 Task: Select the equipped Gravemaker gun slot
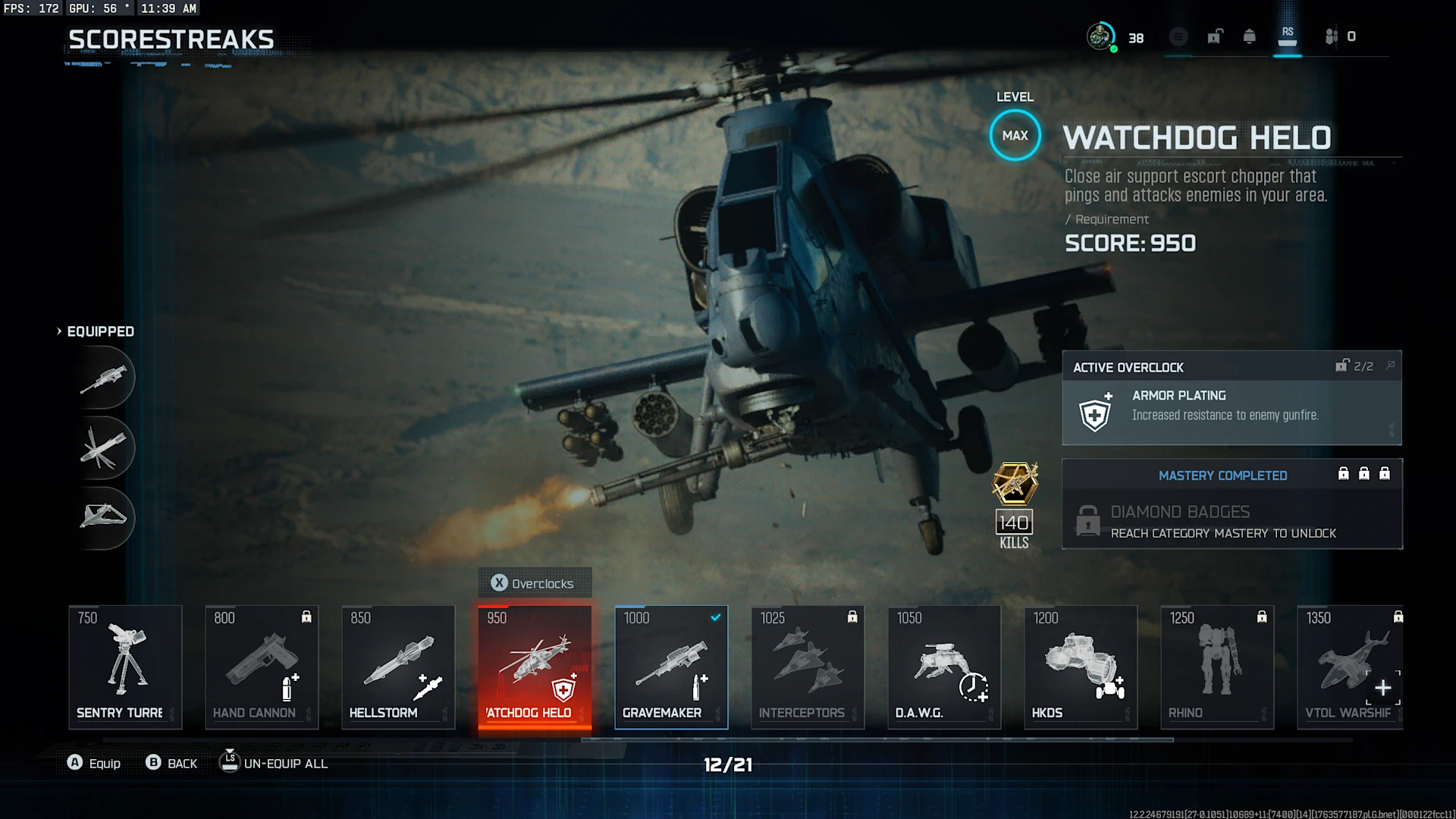point(105,378)
